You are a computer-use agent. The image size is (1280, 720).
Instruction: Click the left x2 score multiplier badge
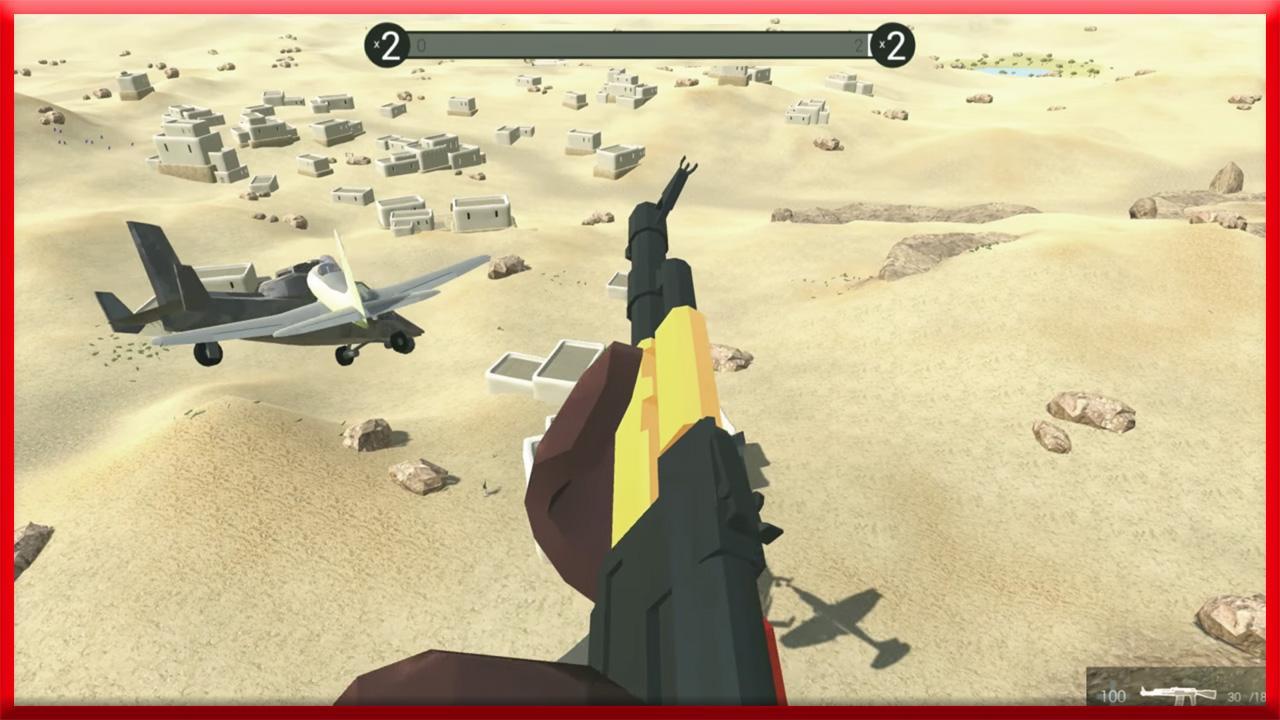[387, 45]
